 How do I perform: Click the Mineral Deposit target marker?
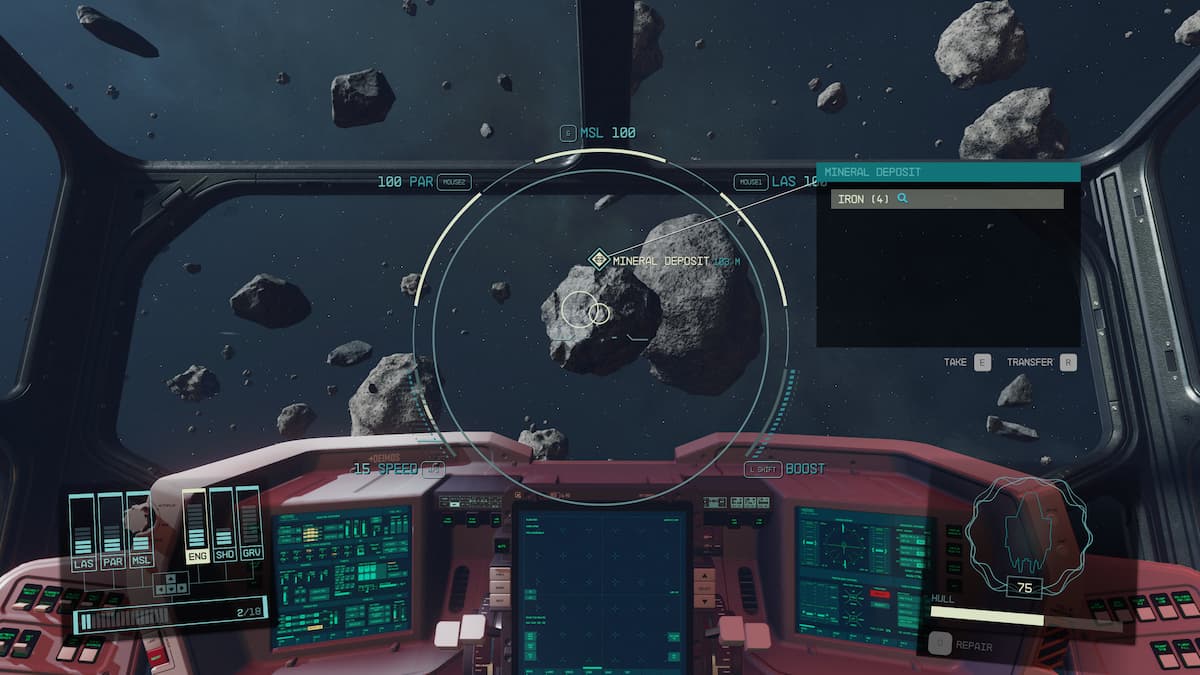[599, 260]
